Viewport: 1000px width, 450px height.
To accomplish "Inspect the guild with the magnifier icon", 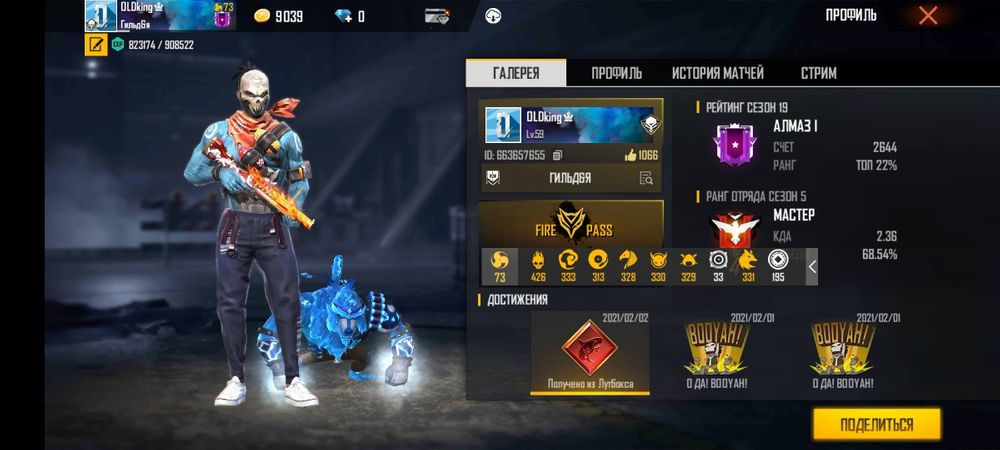I will click(x=646, y=178).
